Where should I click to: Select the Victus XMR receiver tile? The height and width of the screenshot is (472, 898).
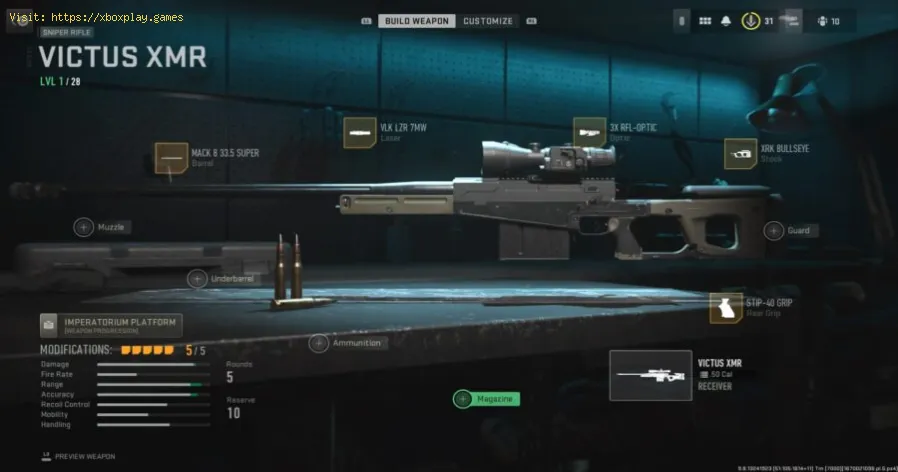point(650,375)
